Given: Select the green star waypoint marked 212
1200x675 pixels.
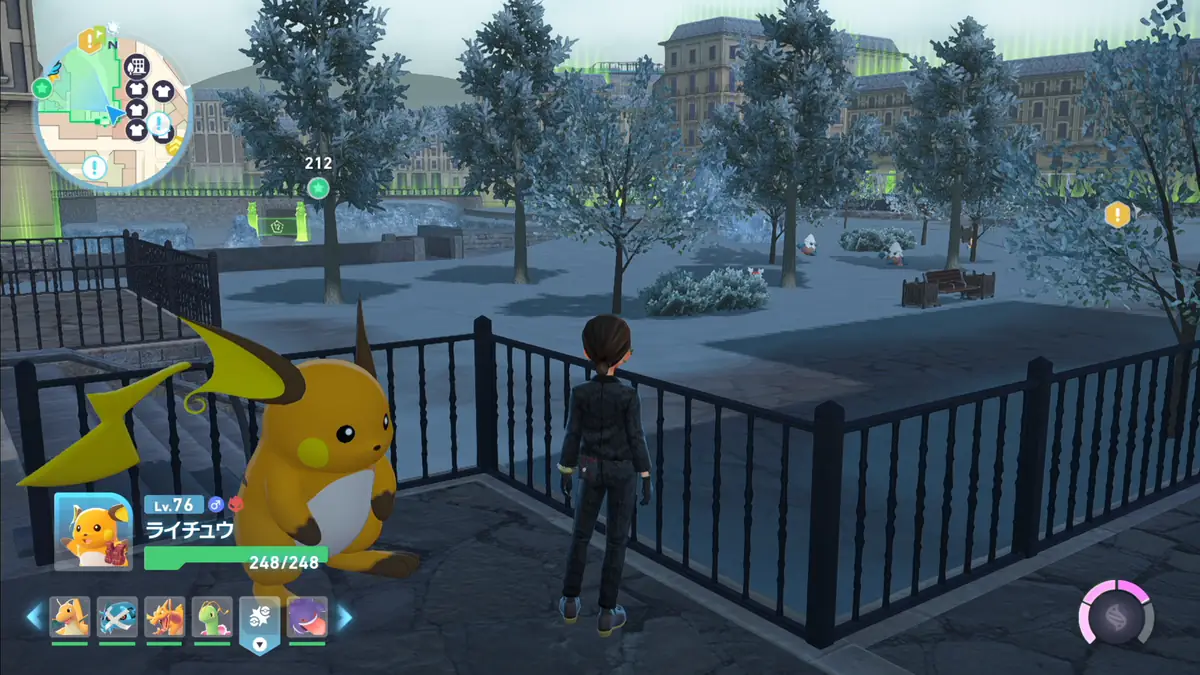Looking at the screenshot, I should pos(318,187).
